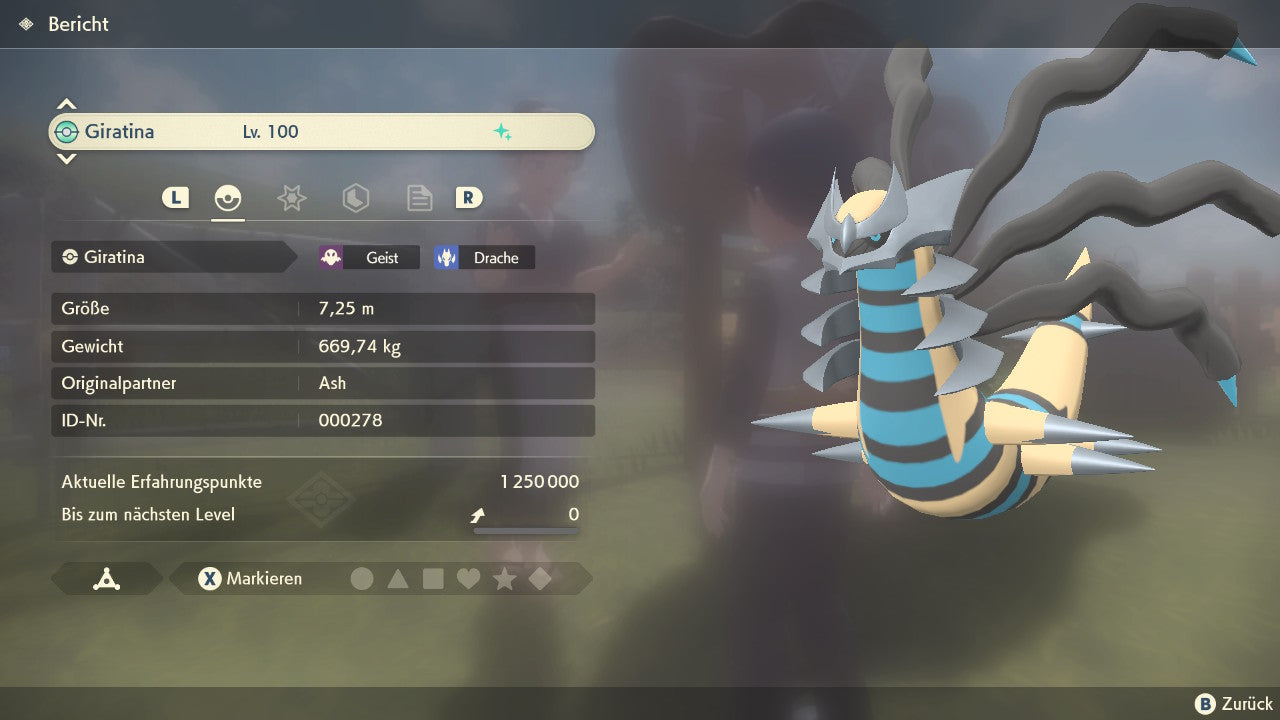Image resolution: width=1280 pixels, height=720 pixels.
Task: Open the star-shaped stats tab
Action: tap(291, 198)
